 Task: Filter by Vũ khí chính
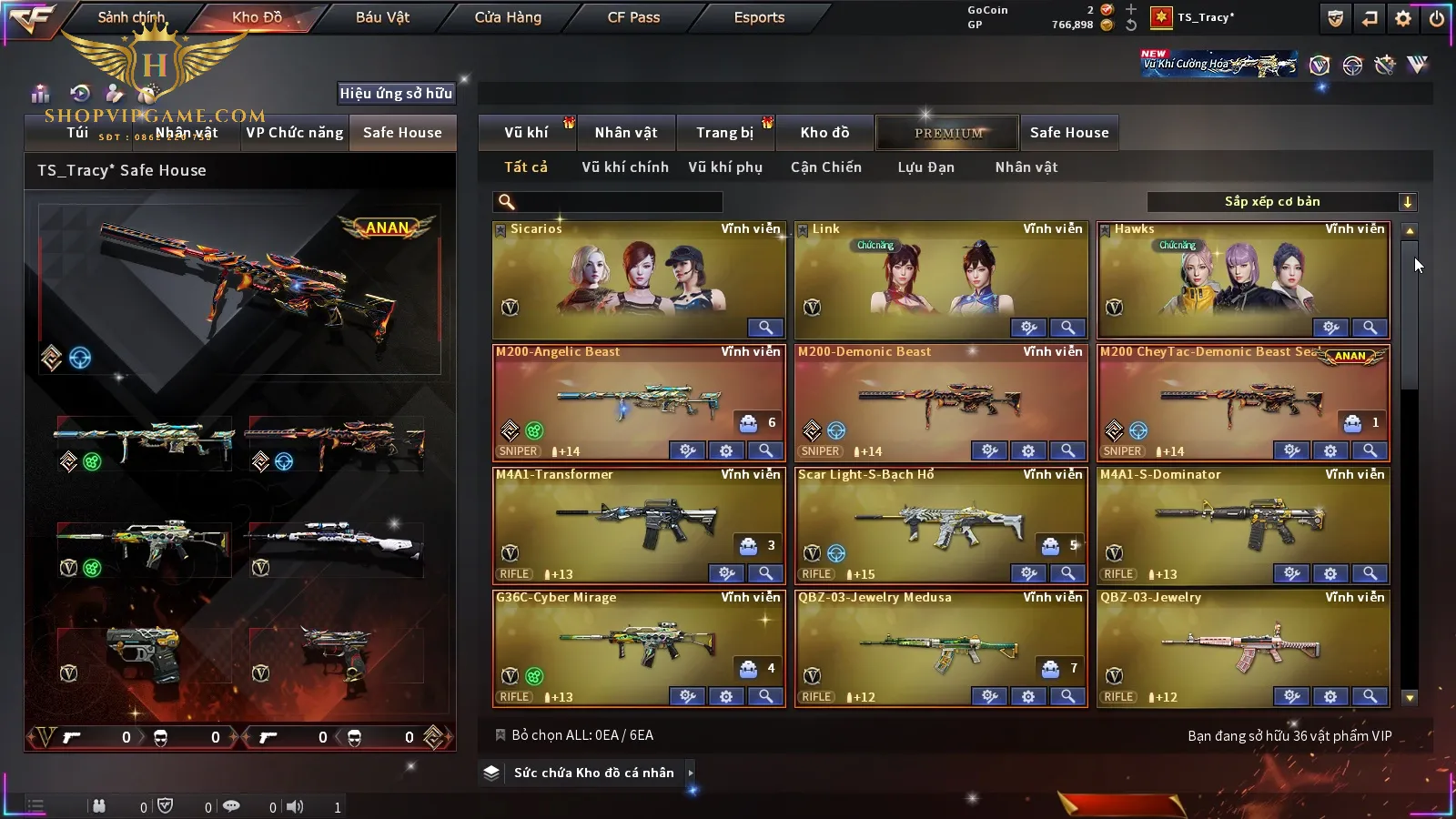click(624, 167)
